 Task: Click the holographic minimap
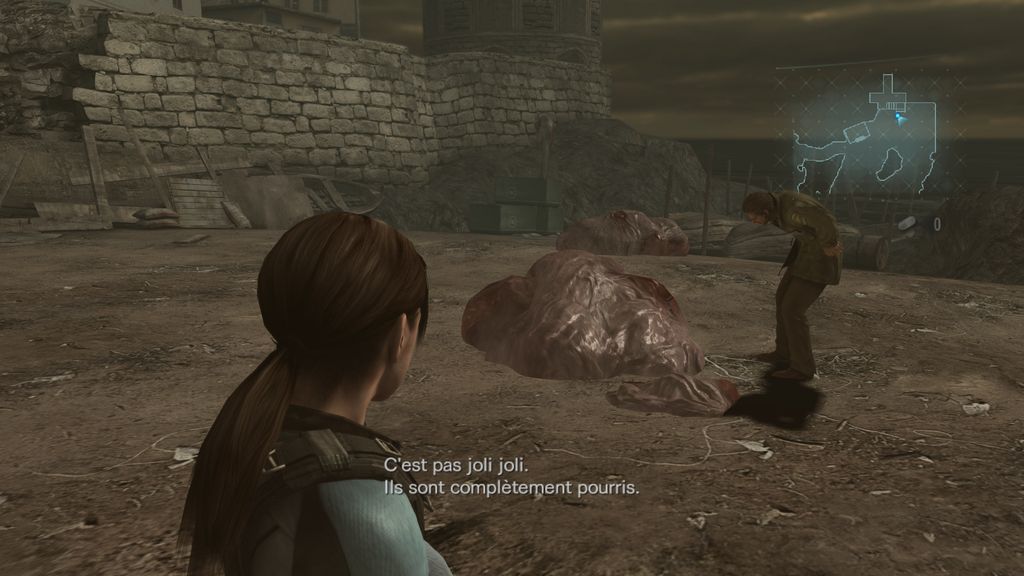[x=866, y=133]
